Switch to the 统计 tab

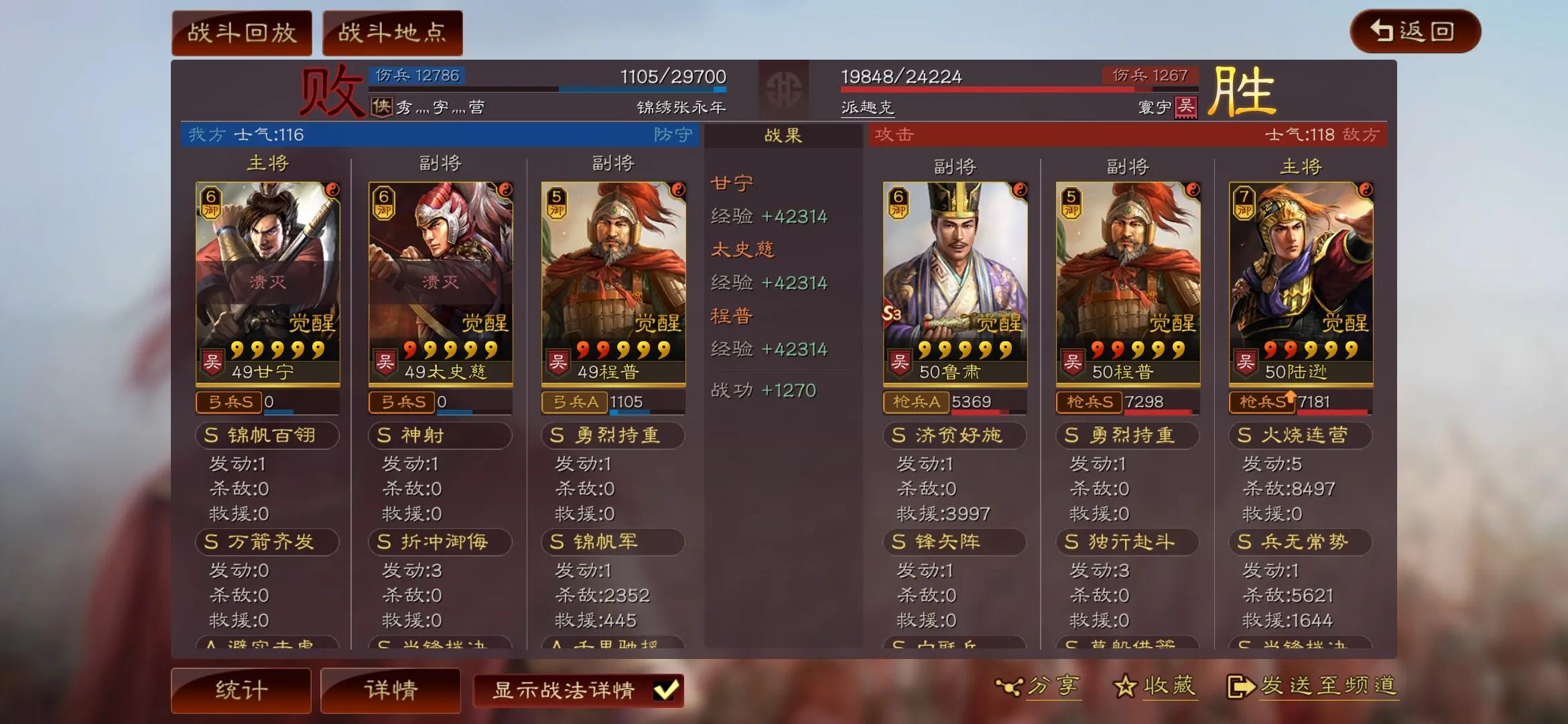tap(241, 689)
